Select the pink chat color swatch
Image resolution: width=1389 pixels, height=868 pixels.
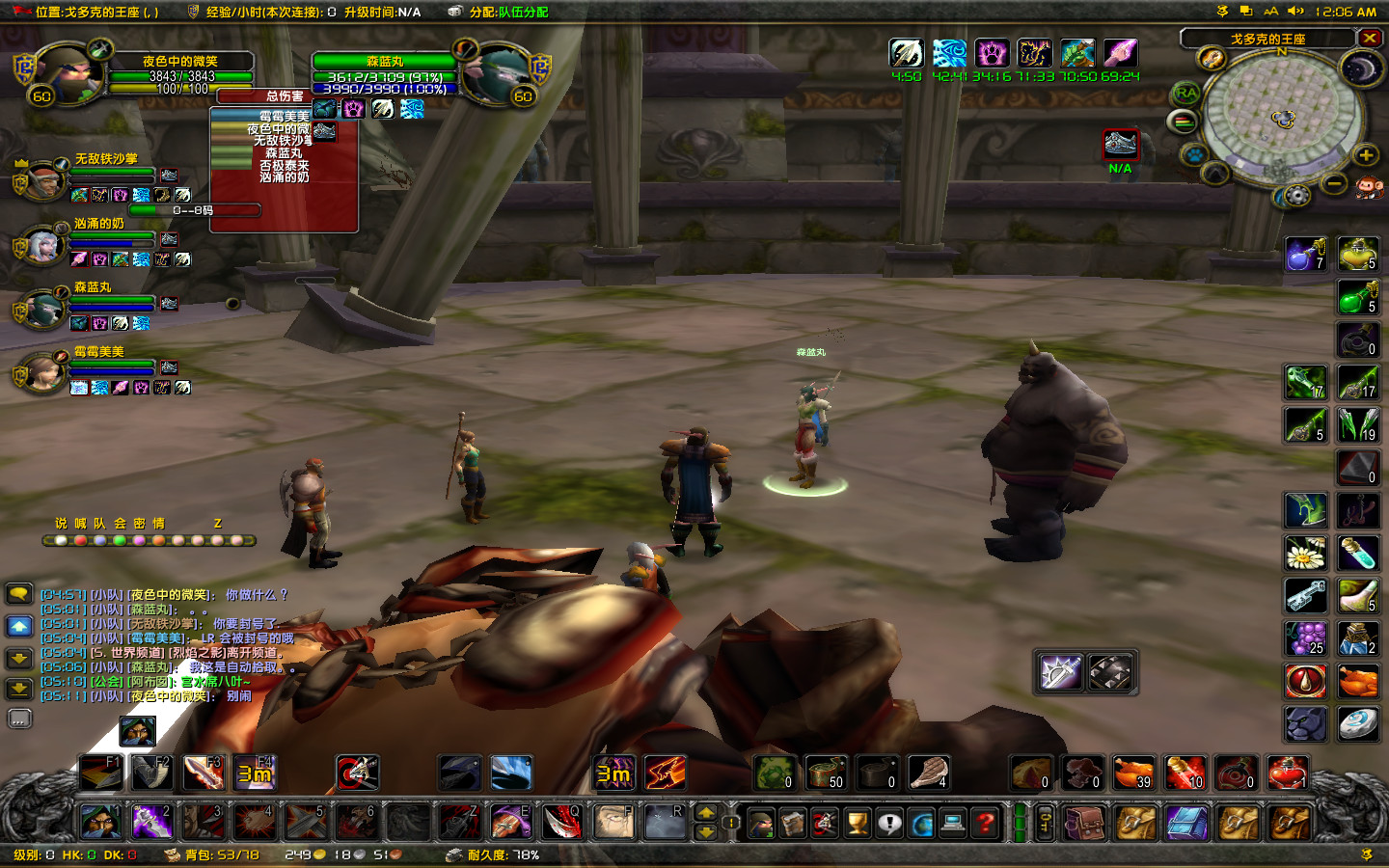pyautogui.click(x=139, y=541)
